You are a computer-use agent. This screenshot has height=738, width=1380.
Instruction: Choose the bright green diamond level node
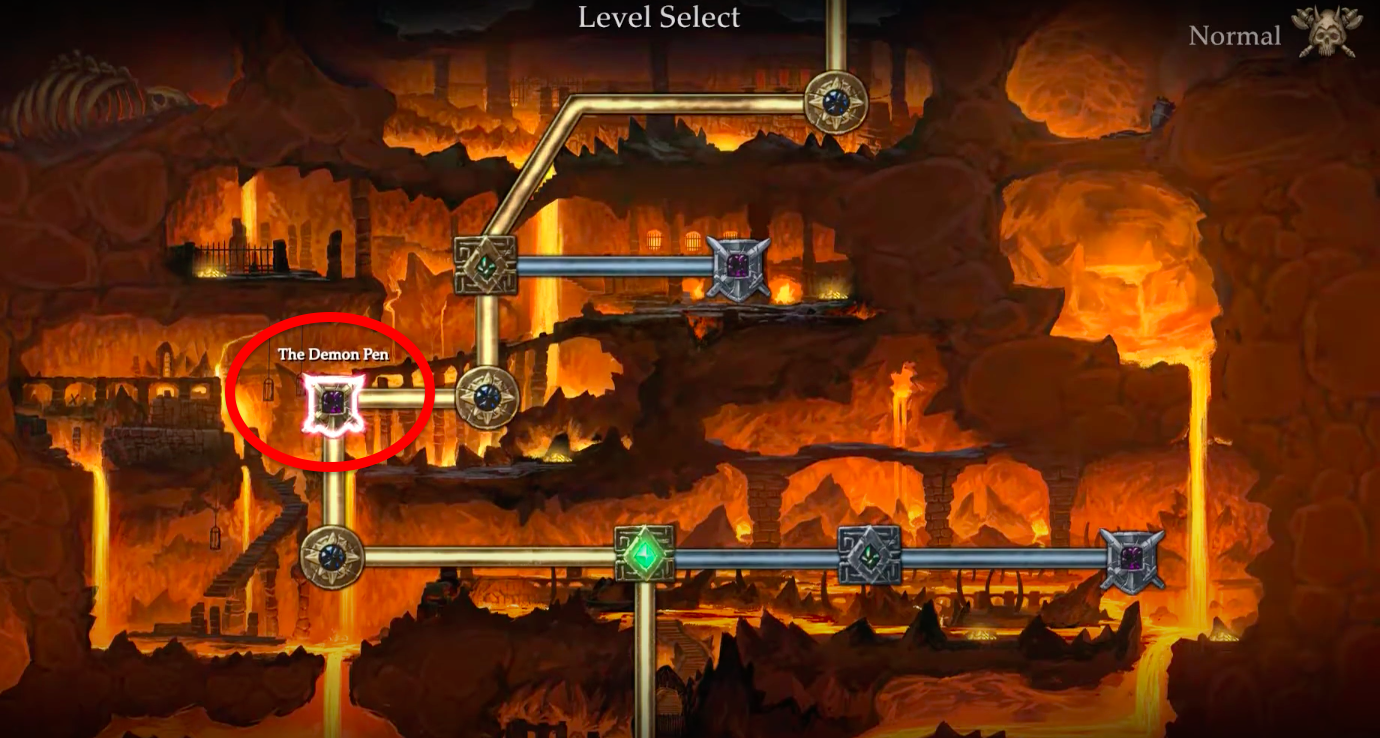(x=644, y=554)
